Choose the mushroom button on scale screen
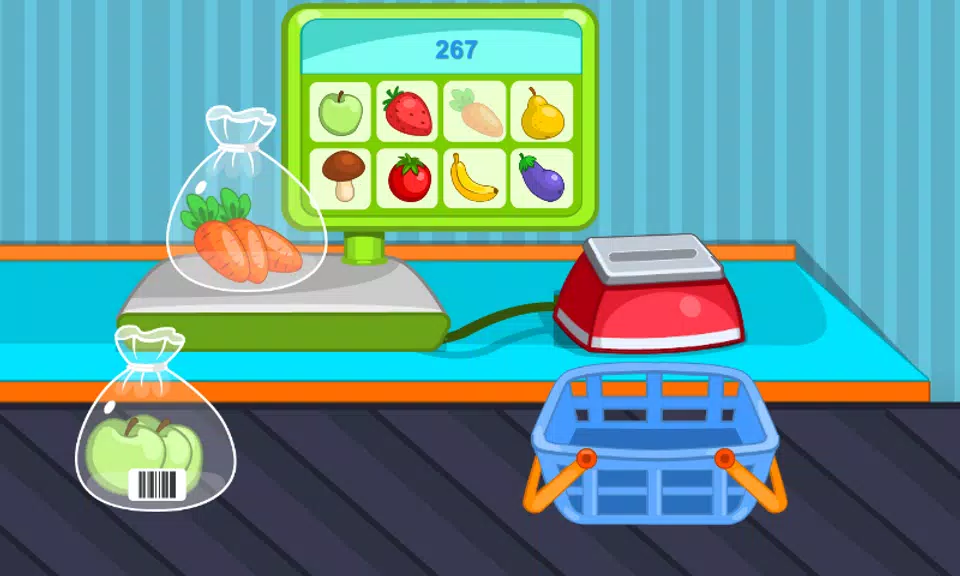 coord(340,178)
